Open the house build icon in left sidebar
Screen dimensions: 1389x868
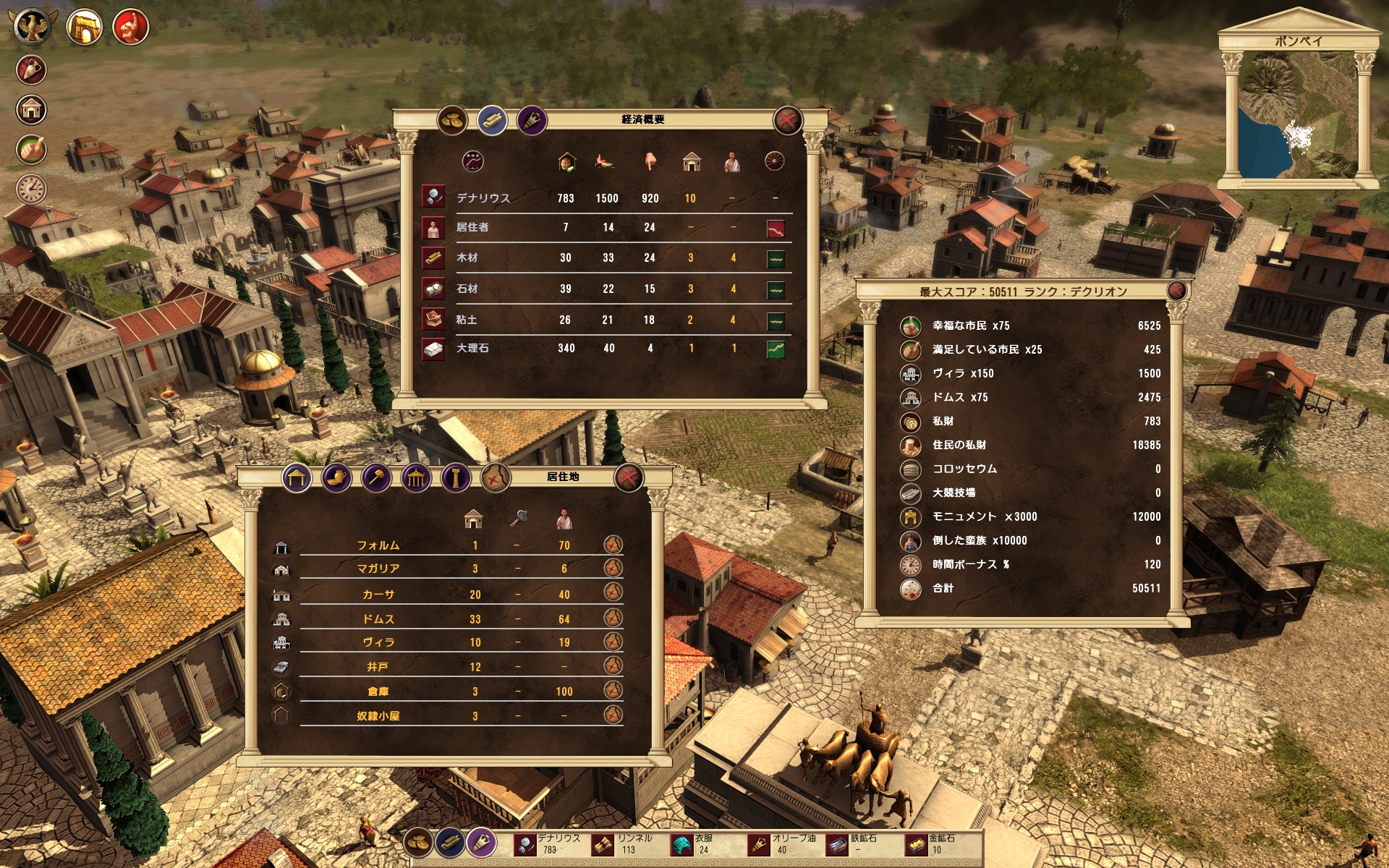pos(31,110)
